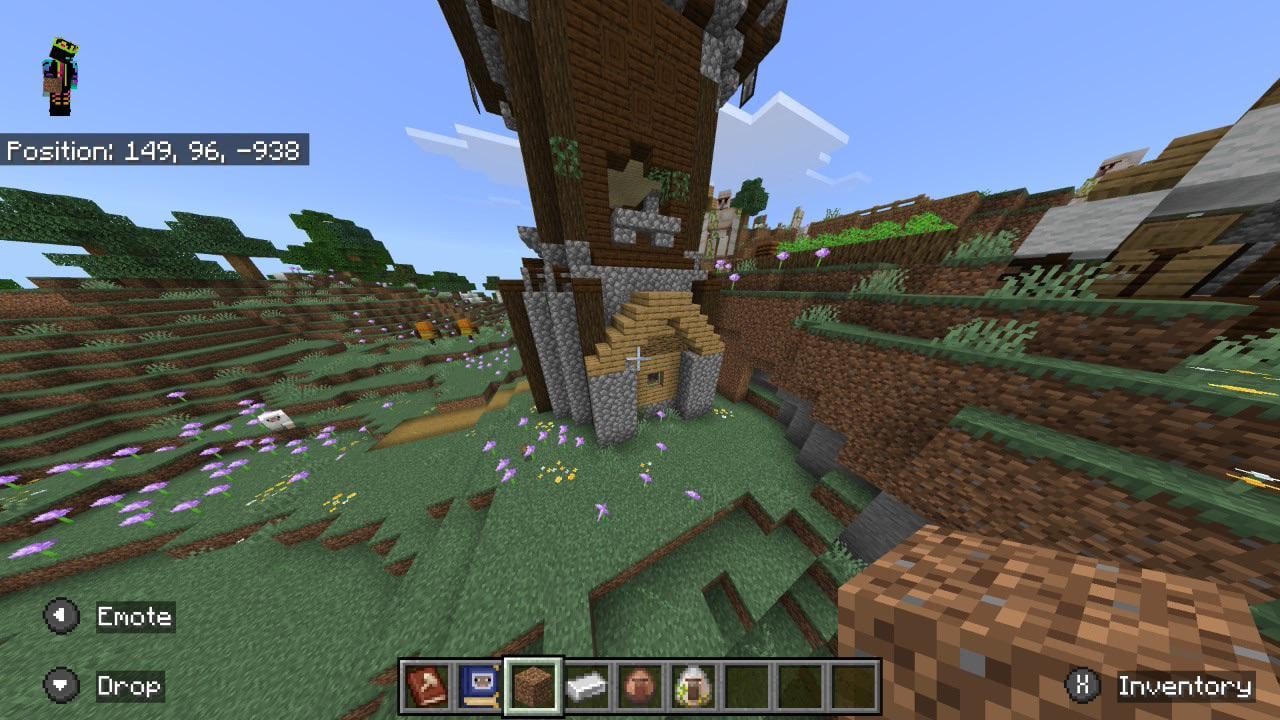Click the Drop arrow icon button
Screen dimensions: 1280x720
[x=62, y=687]
